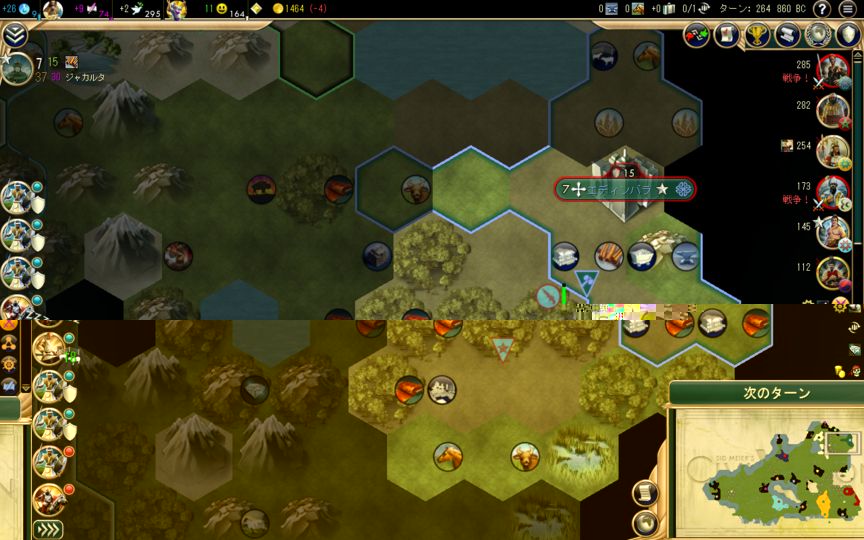This screenshot has height=540, width=864.
Task: Select the leader portrait with score 173
Action: pyautogui.click(x=832, y=192)
